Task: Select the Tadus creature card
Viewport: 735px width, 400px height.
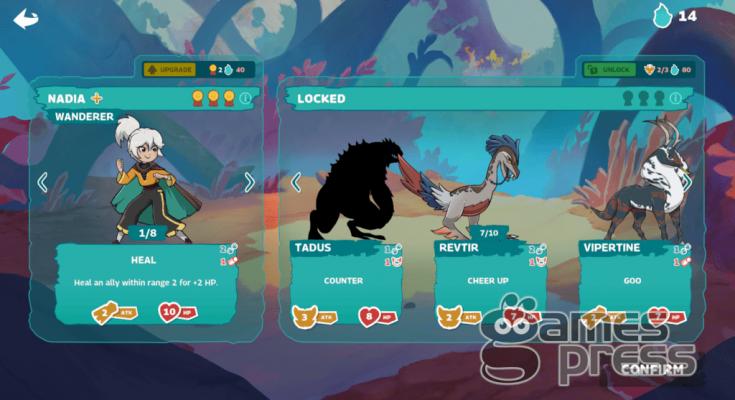Action: click(x=345, y=282)
